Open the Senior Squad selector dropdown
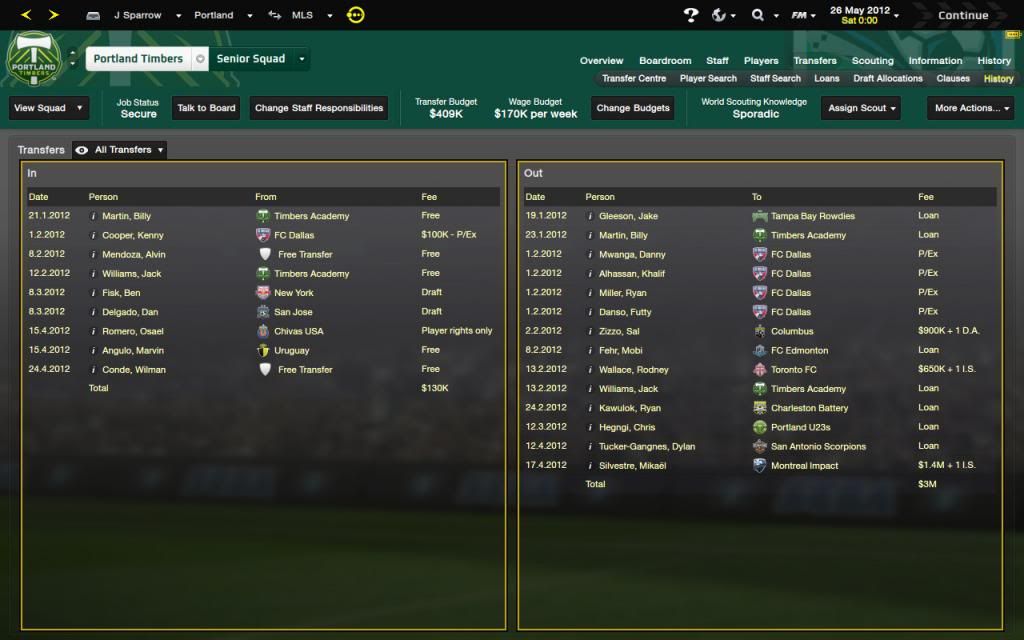 coord(258,59)
